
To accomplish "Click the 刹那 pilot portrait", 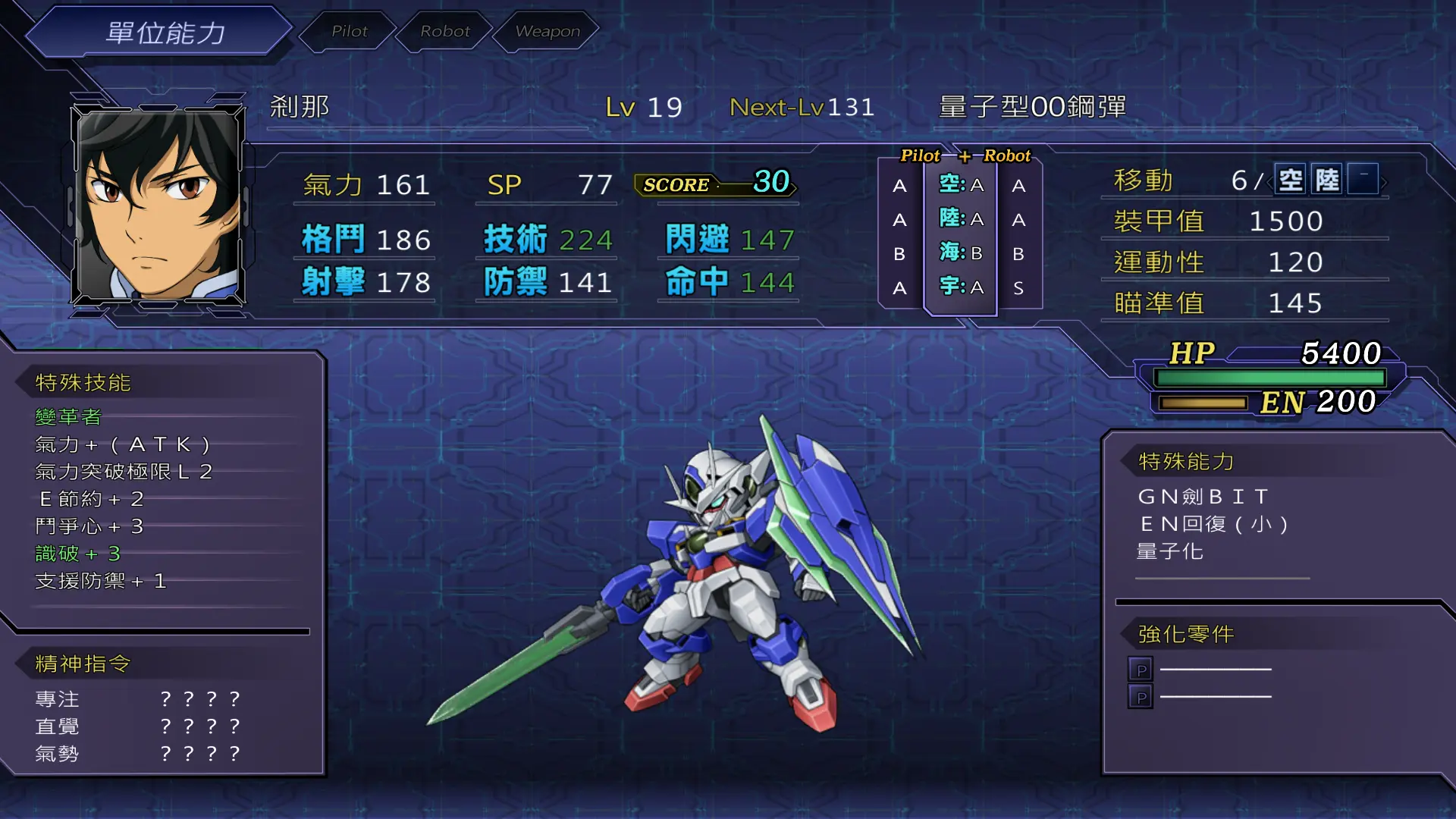I will point(158,203).
